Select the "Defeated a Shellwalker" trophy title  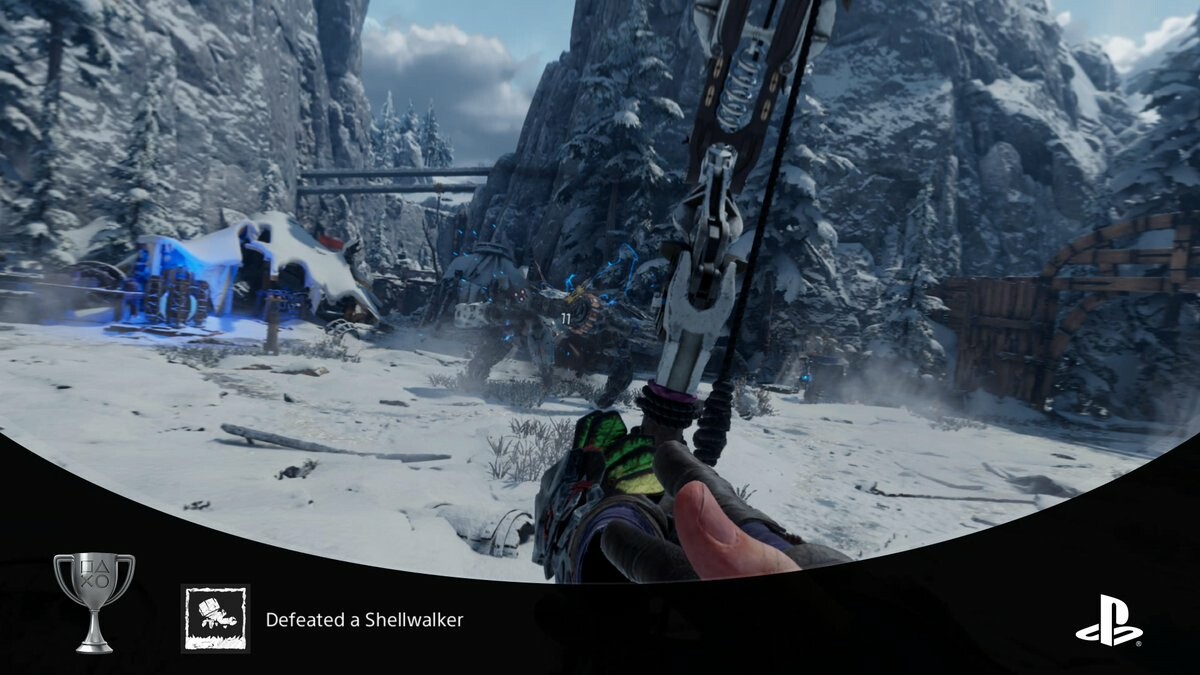click(x=364, y=620)
